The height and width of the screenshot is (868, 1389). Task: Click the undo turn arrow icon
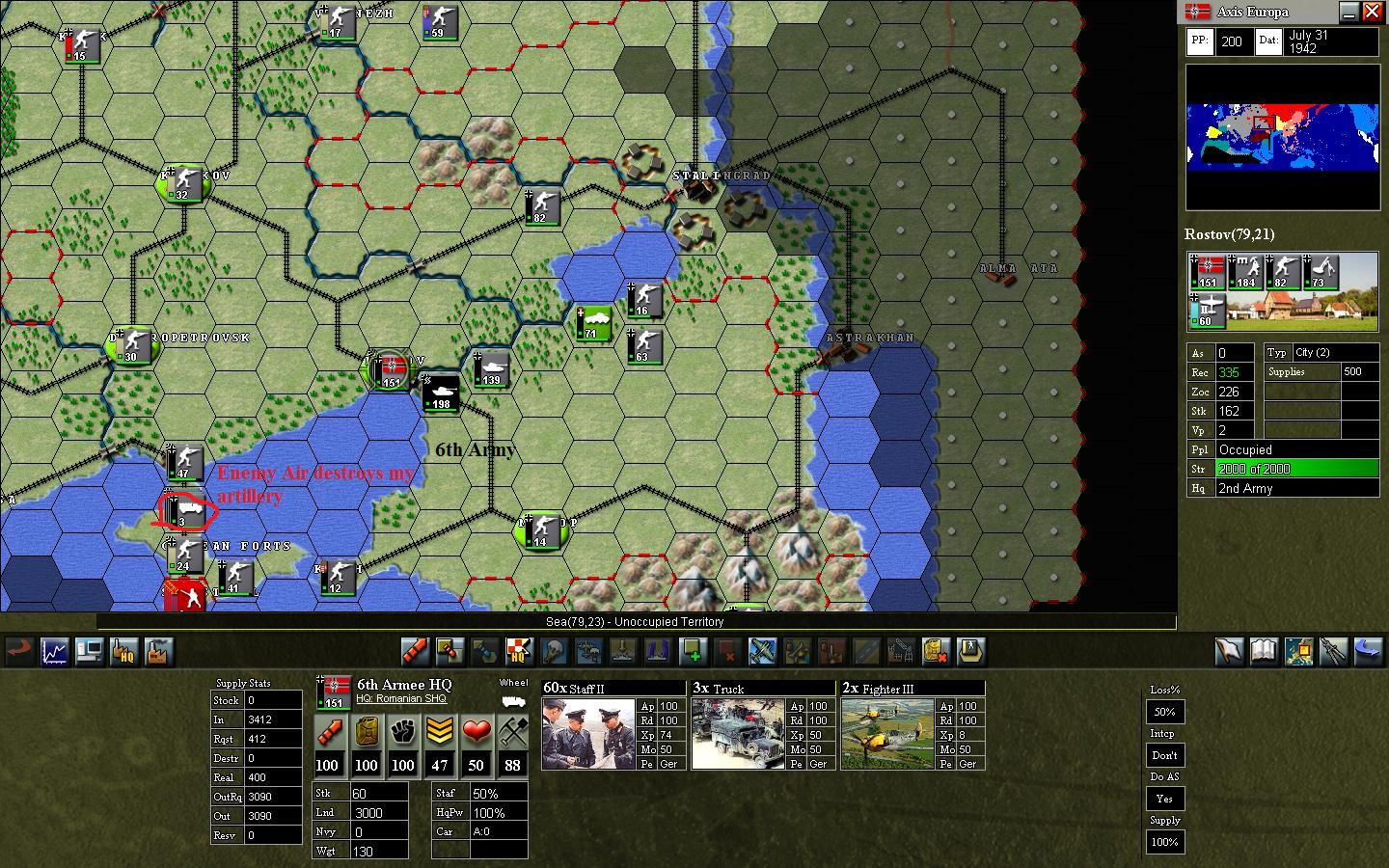tap(19, 652)
